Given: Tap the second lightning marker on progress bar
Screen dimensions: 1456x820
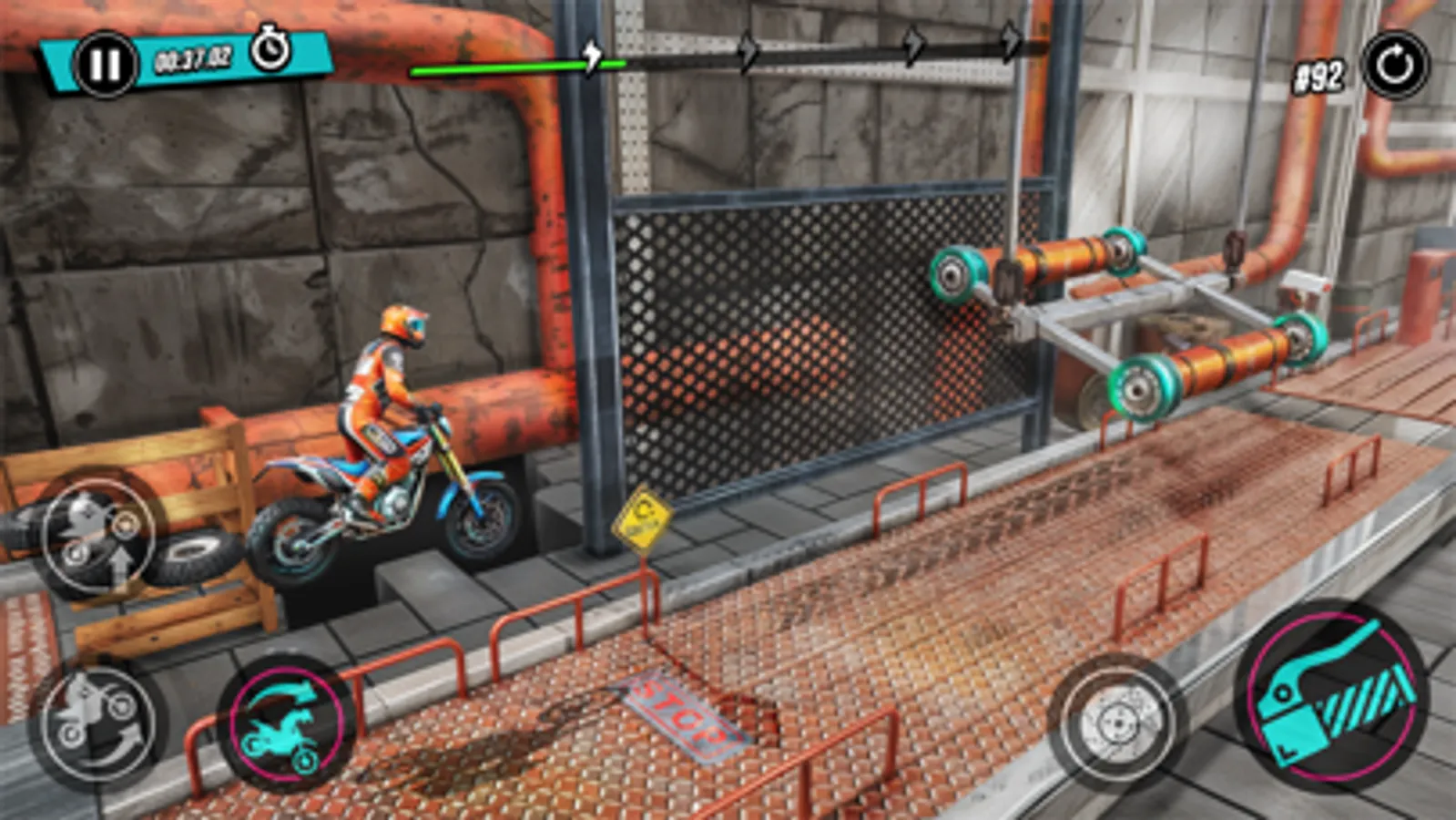Looking at the screenshot, I should (x=748, y=53).
